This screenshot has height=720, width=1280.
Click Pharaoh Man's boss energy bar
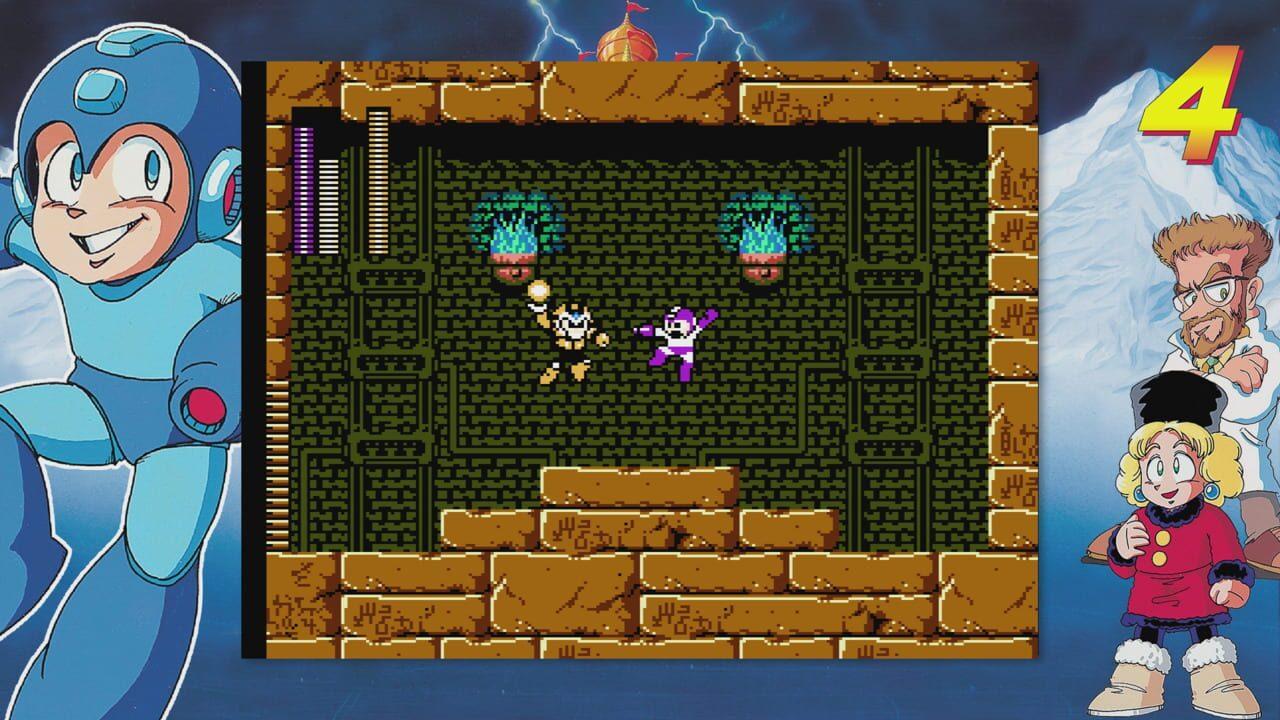tap(378, 180)
